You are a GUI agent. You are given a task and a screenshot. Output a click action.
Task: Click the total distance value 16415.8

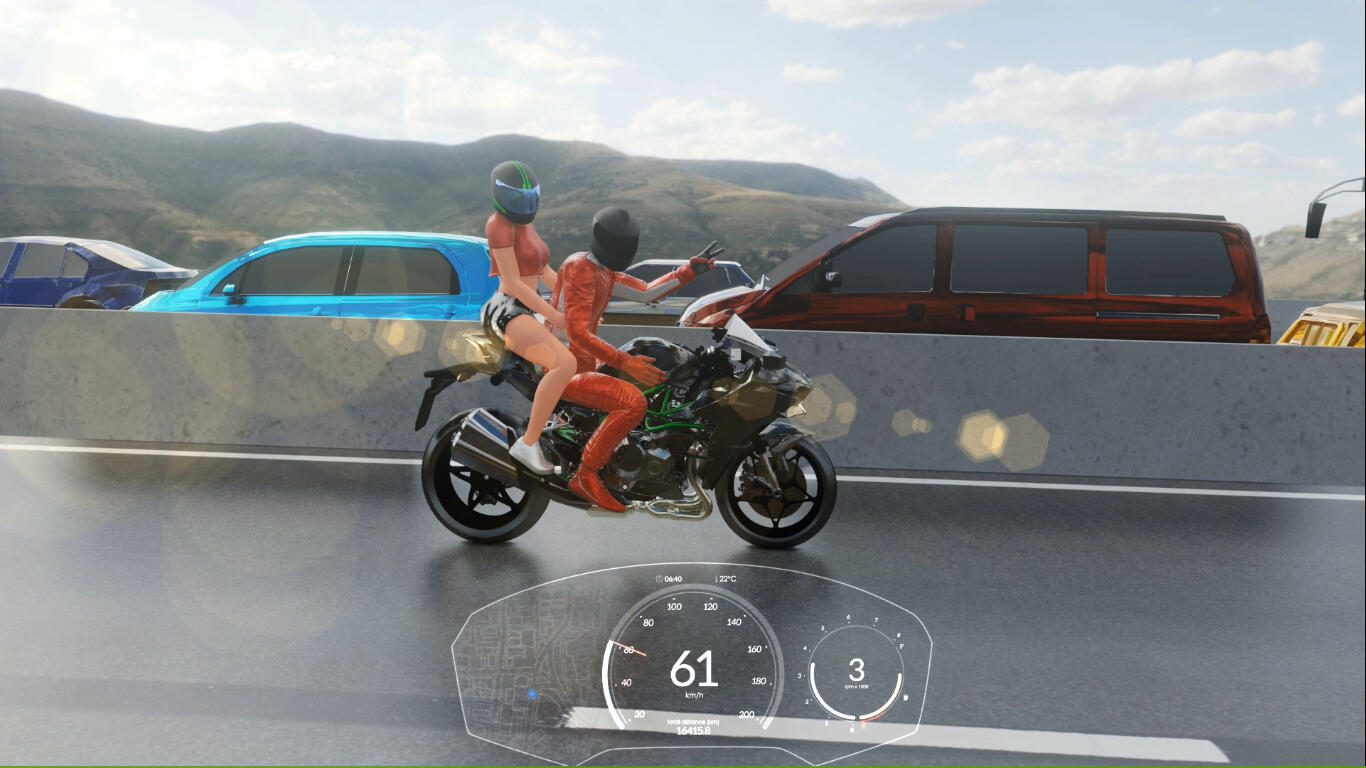tap(694, 729)
